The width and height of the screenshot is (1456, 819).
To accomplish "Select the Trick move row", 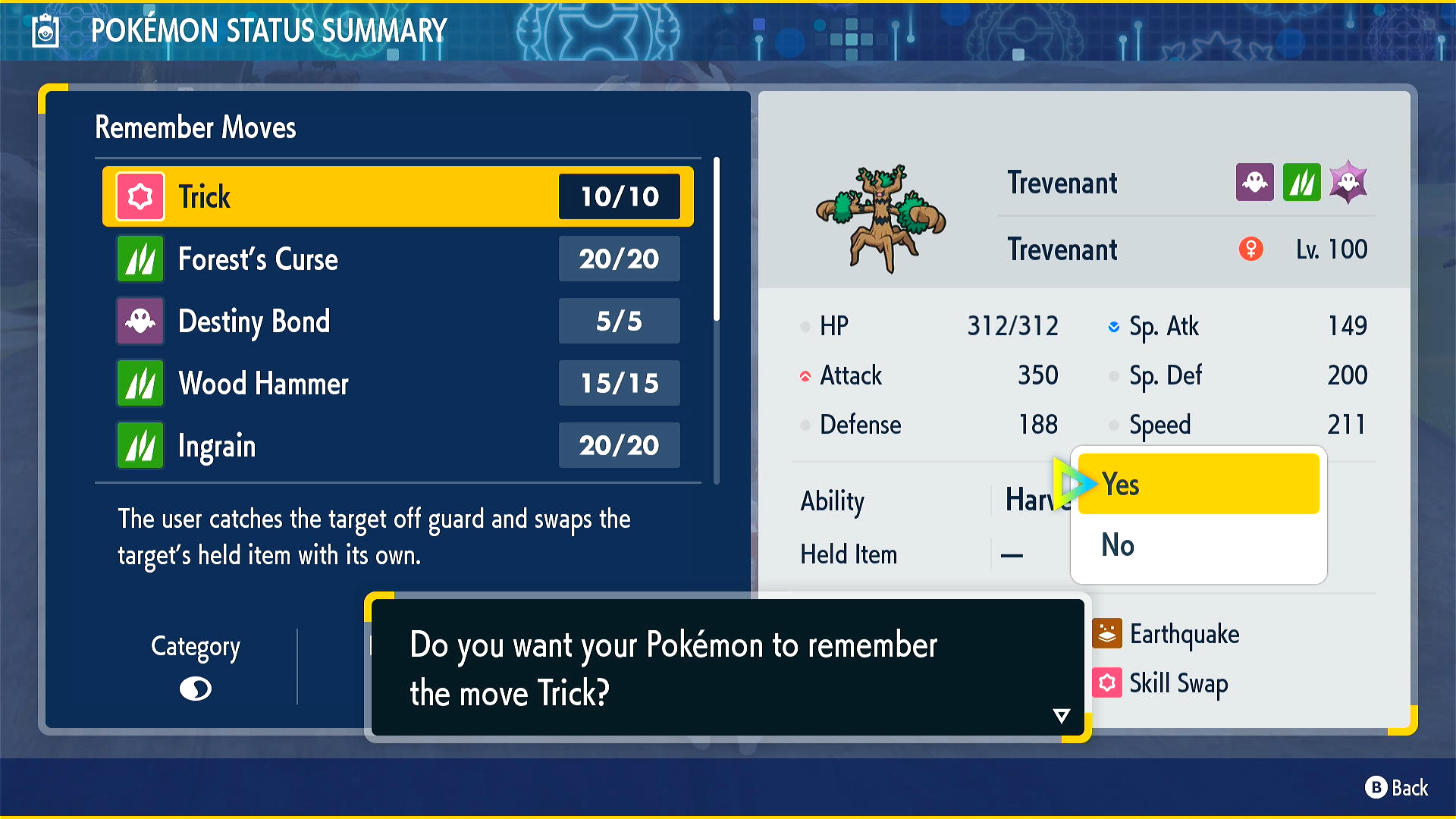I will click(398, 196).
